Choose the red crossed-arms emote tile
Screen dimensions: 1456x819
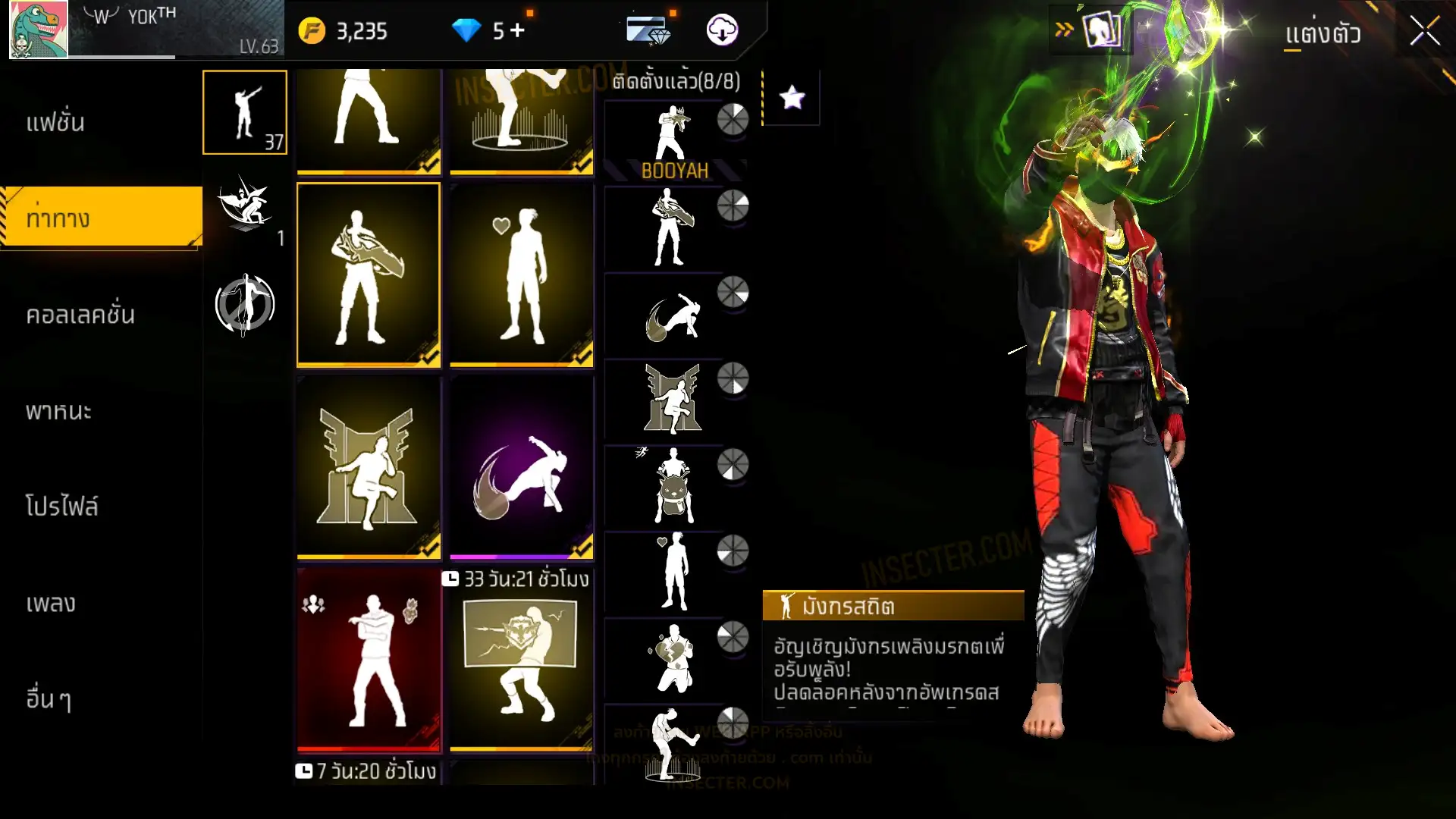pos(369,658)
